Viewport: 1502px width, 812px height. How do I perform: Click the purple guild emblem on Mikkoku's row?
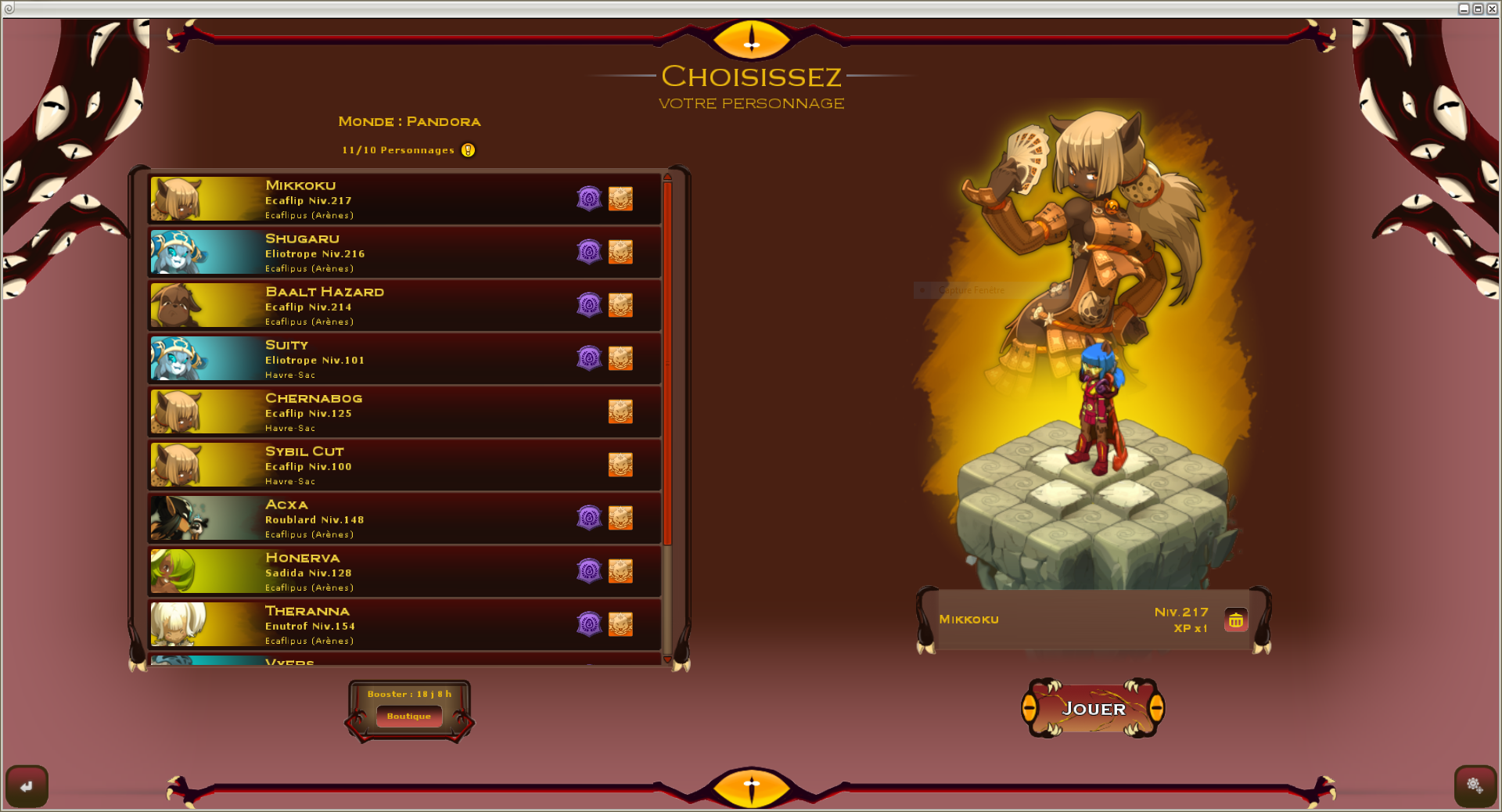tap(589, 199)
